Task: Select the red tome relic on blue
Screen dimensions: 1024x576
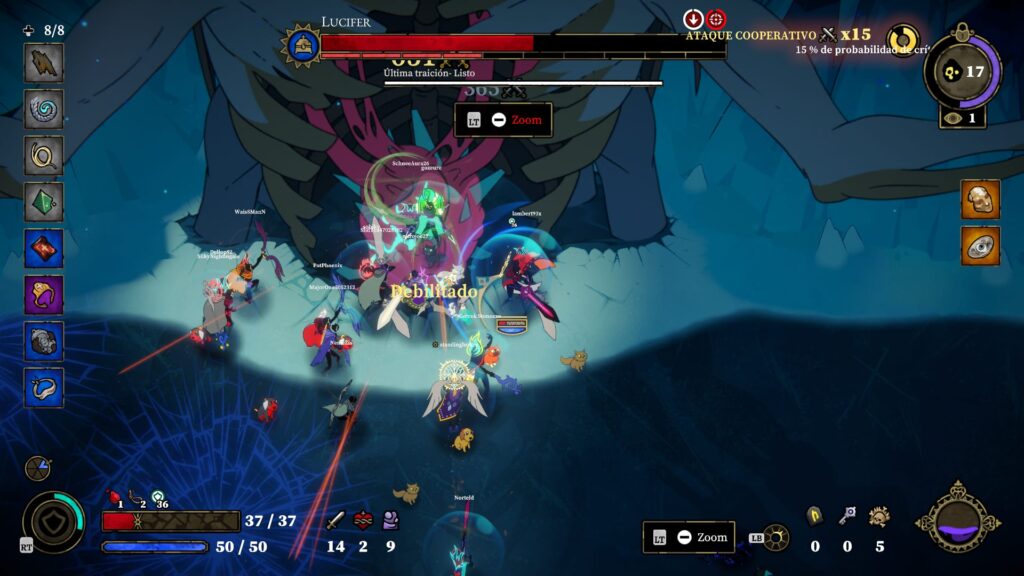Action: pos(44,249)
